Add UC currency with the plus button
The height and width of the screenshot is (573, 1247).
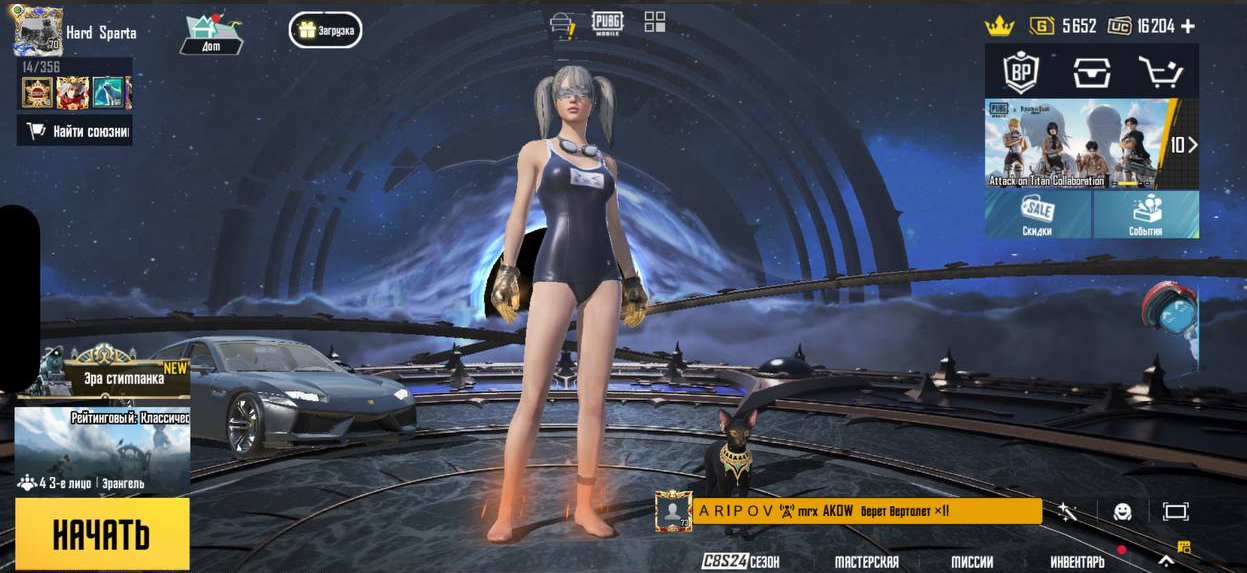1188,26
